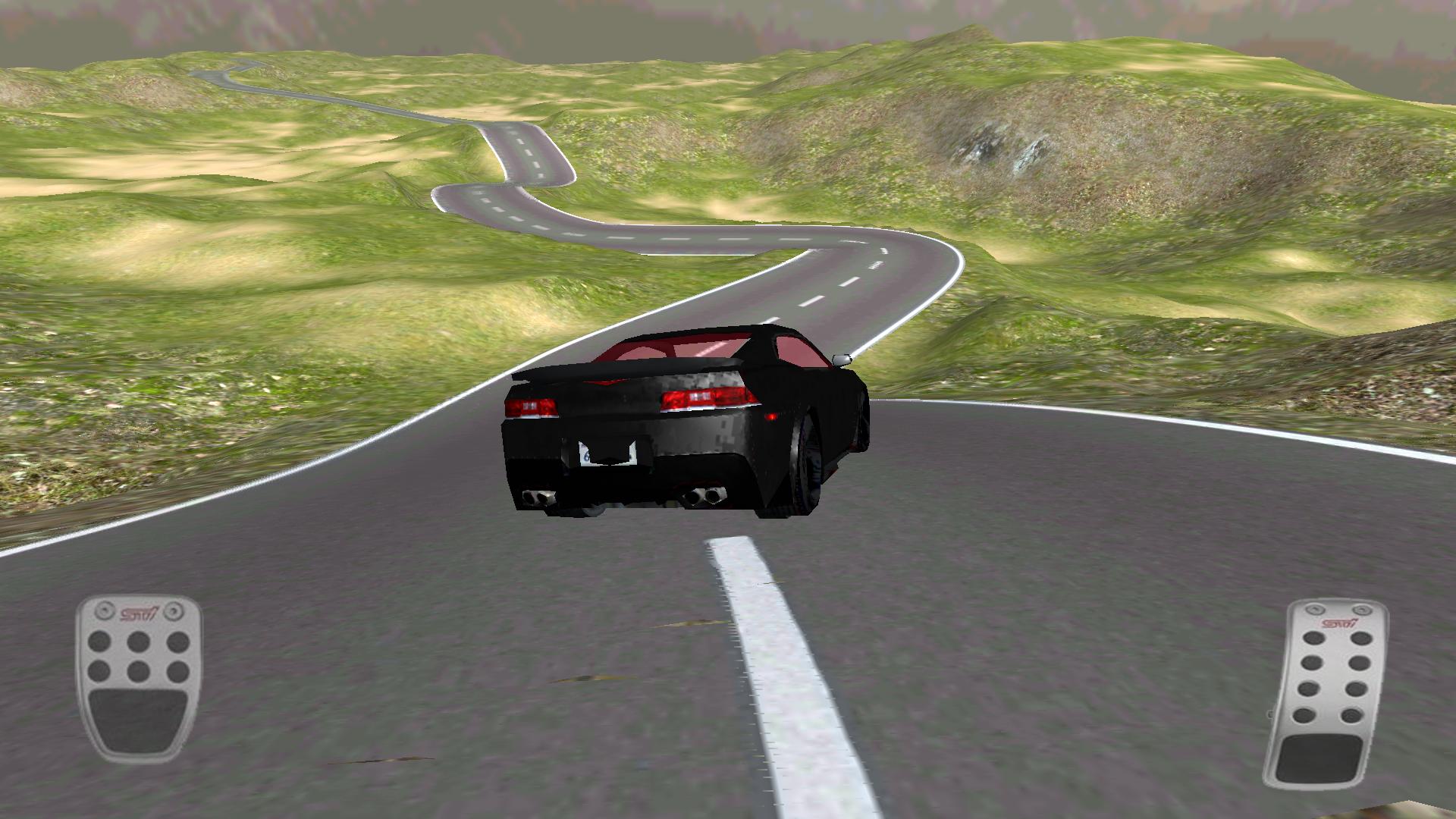Screen dimensions: 1456x819
Task: Select the top-right bolt on the gas pedal
Action: 1362,609
